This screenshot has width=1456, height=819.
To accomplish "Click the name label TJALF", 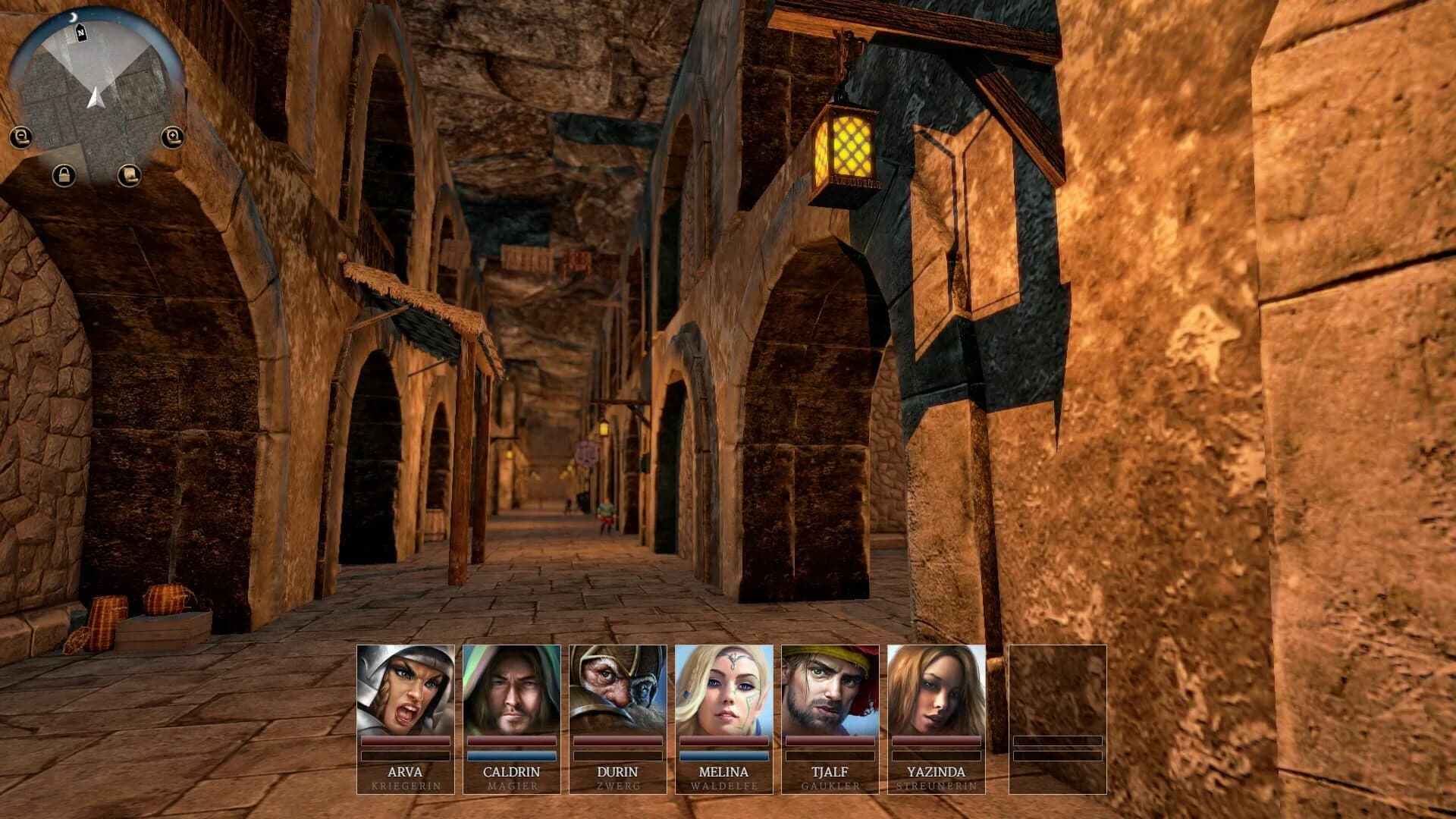I will pos(831,772).
